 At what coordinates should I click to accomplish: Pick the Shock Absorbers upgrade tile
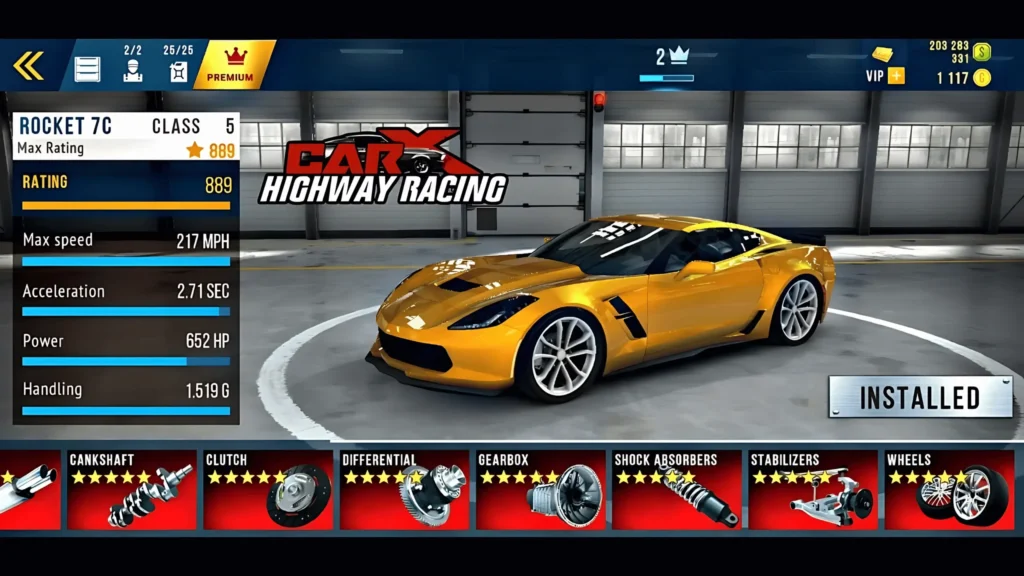[x=677, y=490]
